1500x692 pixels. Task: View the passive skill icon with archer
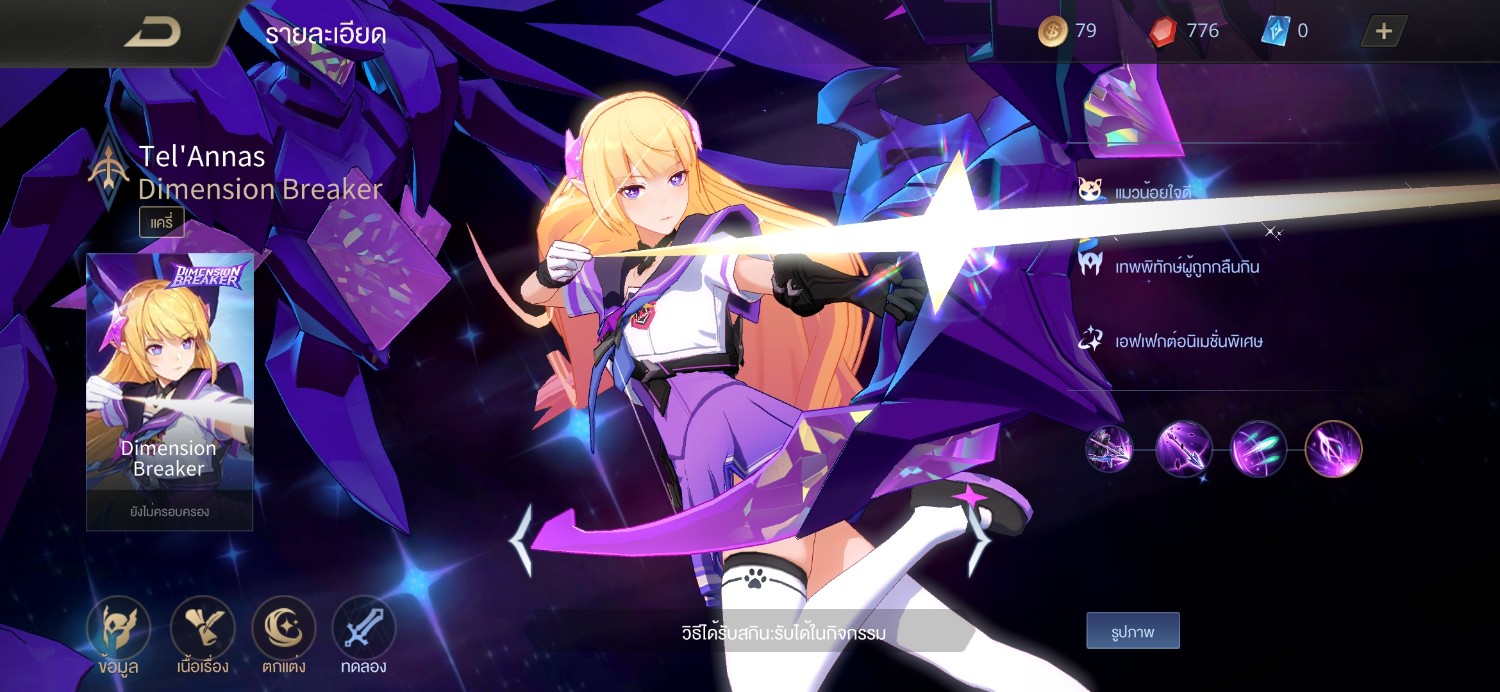1109,449
